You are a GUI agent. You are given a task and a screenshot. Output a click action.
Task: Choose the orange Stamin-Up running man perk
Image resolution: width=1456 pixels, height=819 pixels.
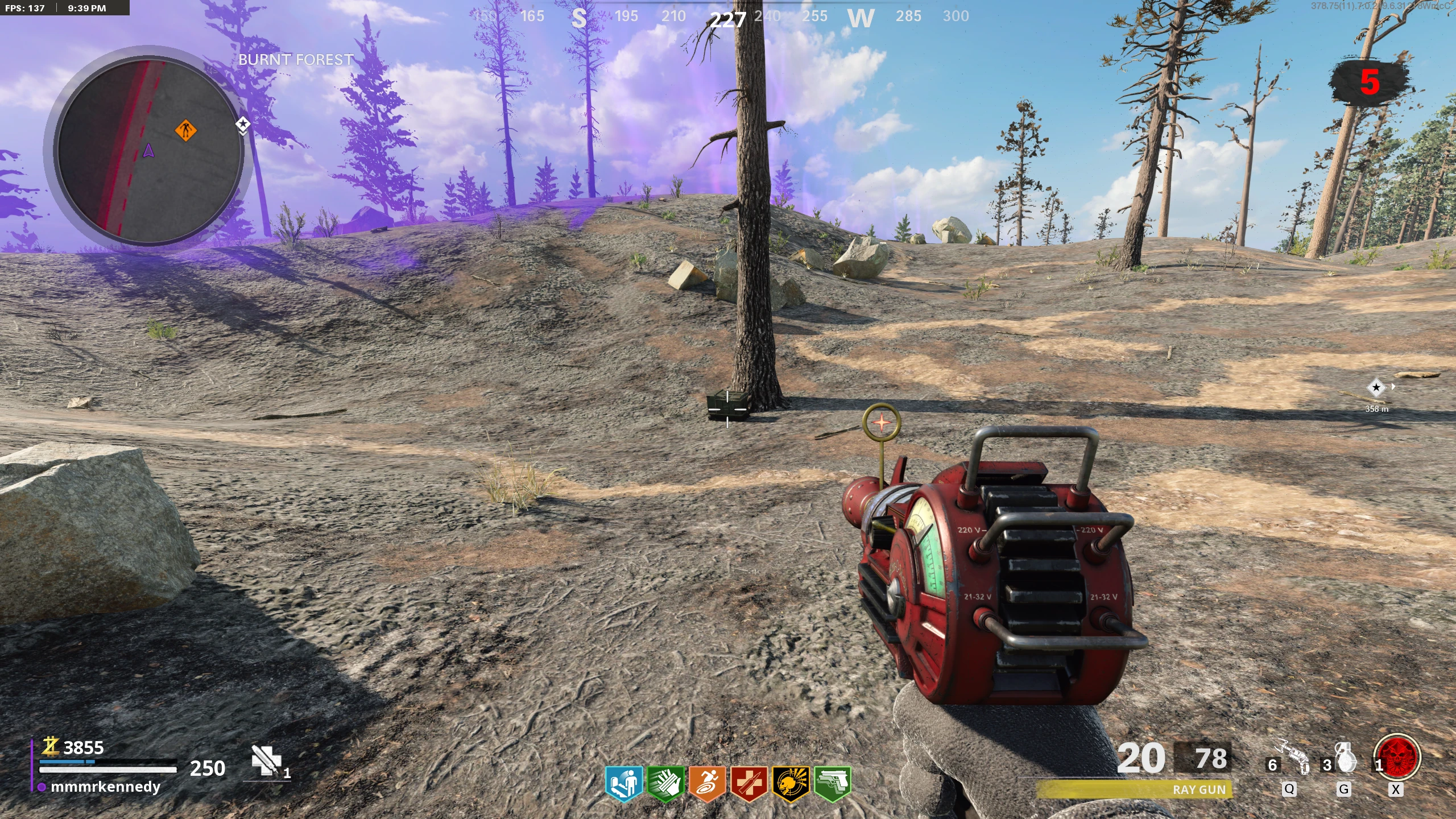point(707,784)
